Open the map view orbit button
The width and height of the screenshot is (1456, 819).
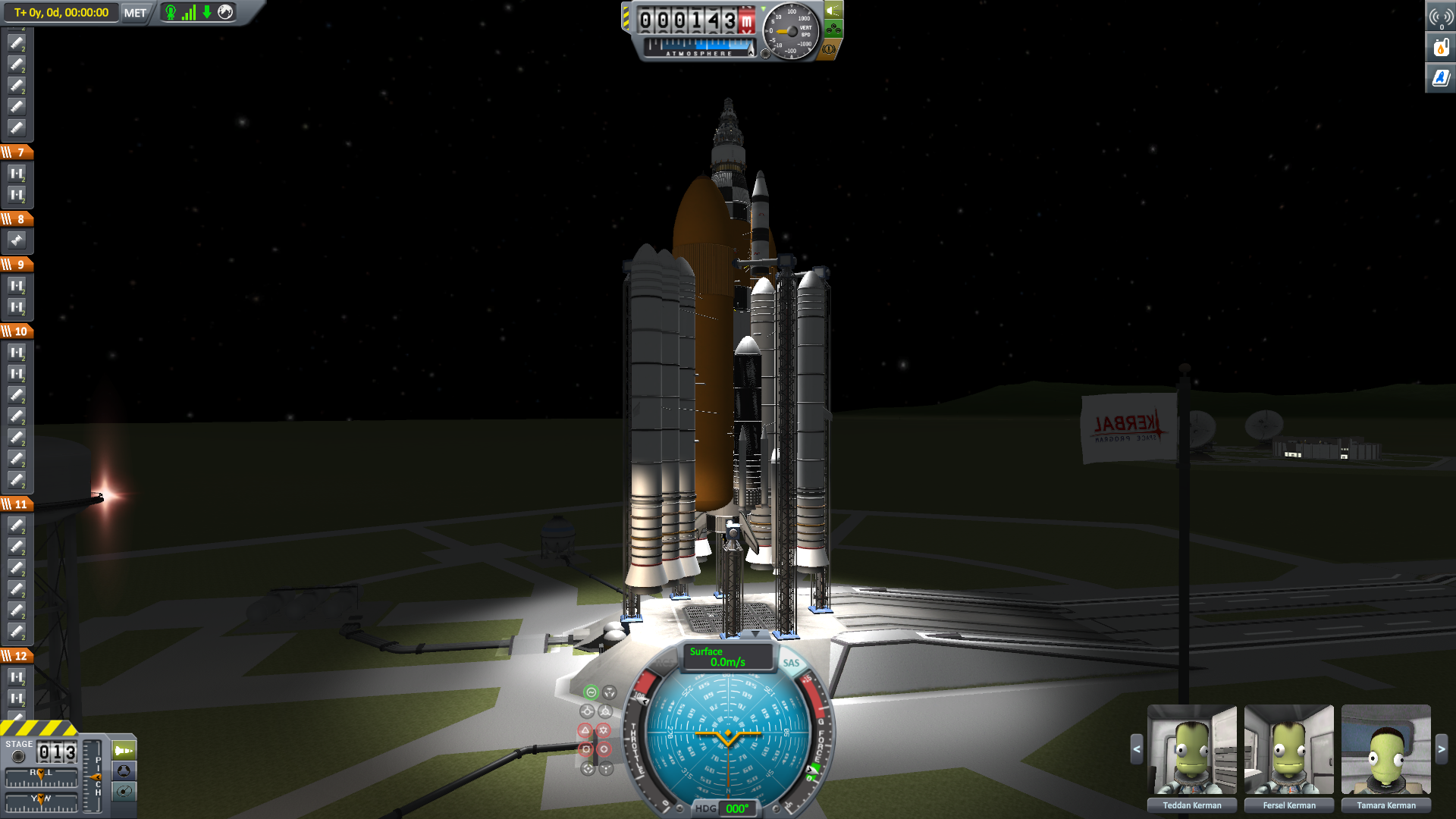(x=124, y=792)
